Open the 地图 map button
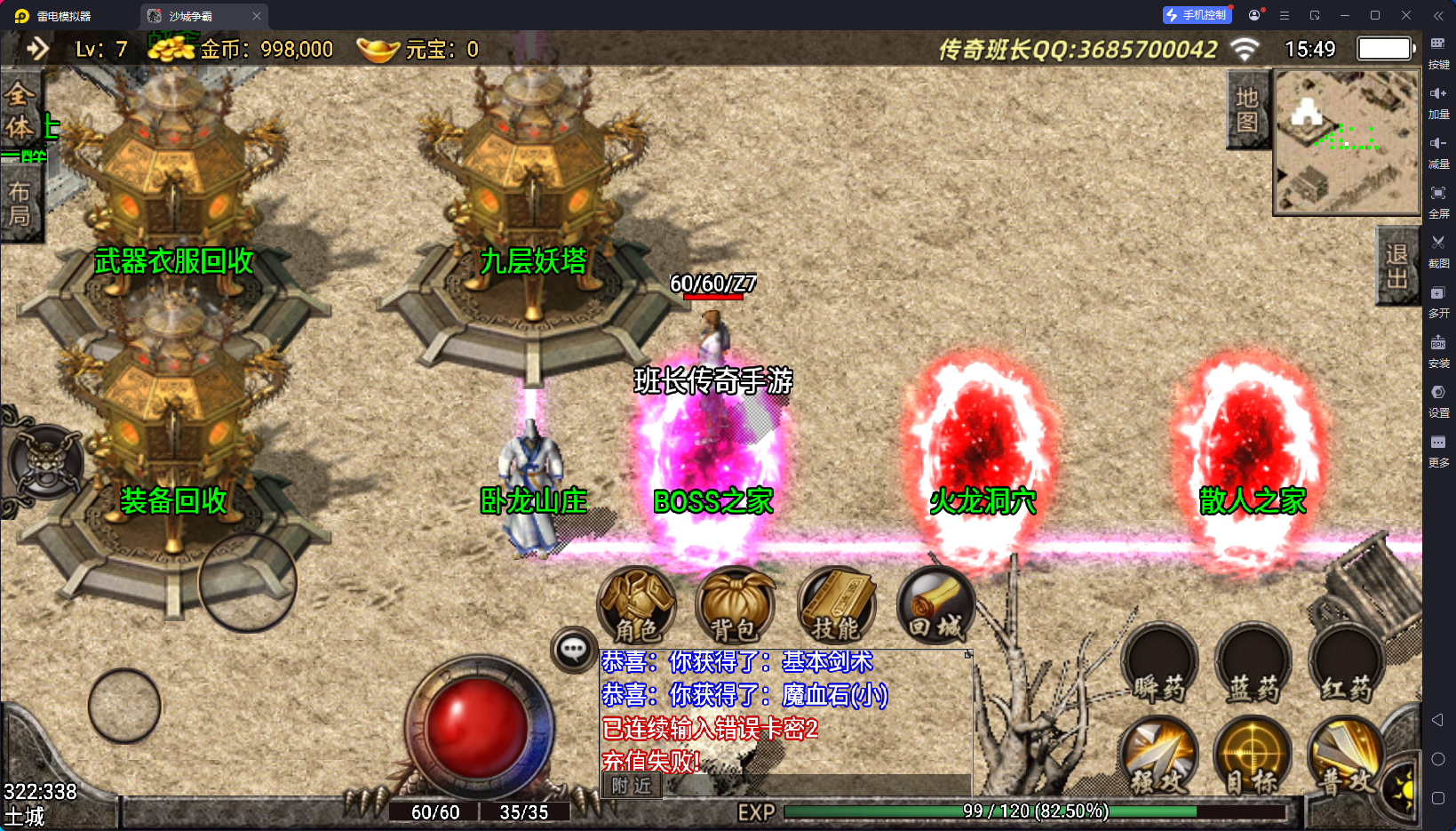Viewport: 1456px width, 831px height. [x=1246, y=110]
